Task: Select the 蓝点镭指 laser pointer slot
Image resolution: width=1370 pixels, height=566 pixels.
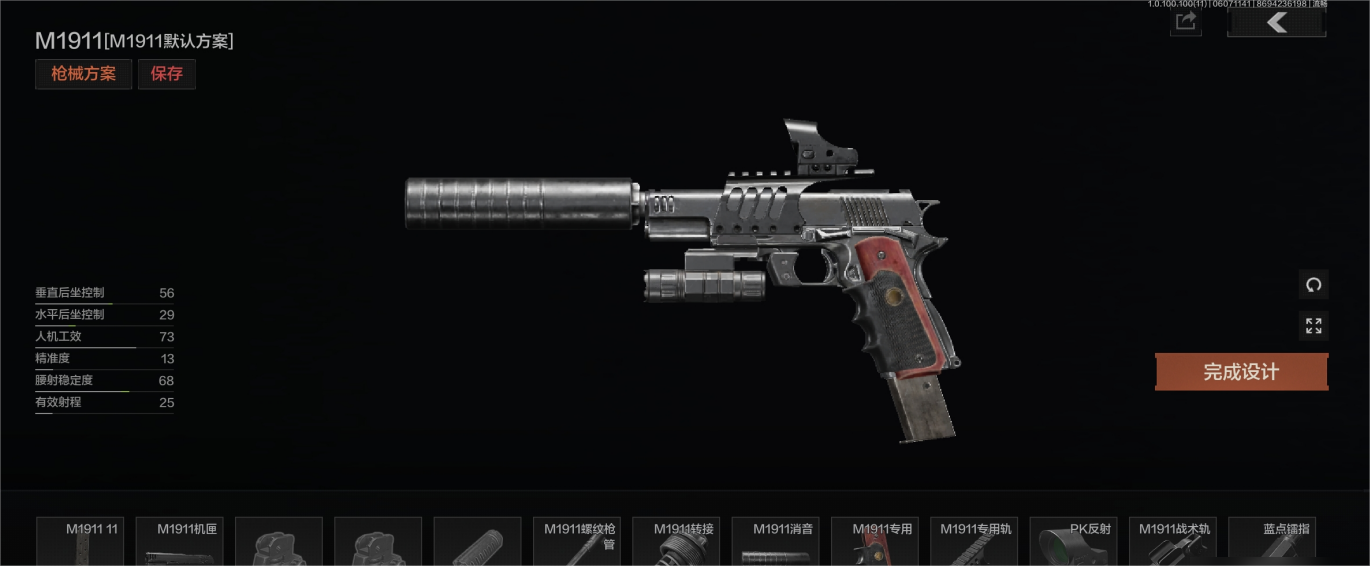Action: (x=1271, y=542)
